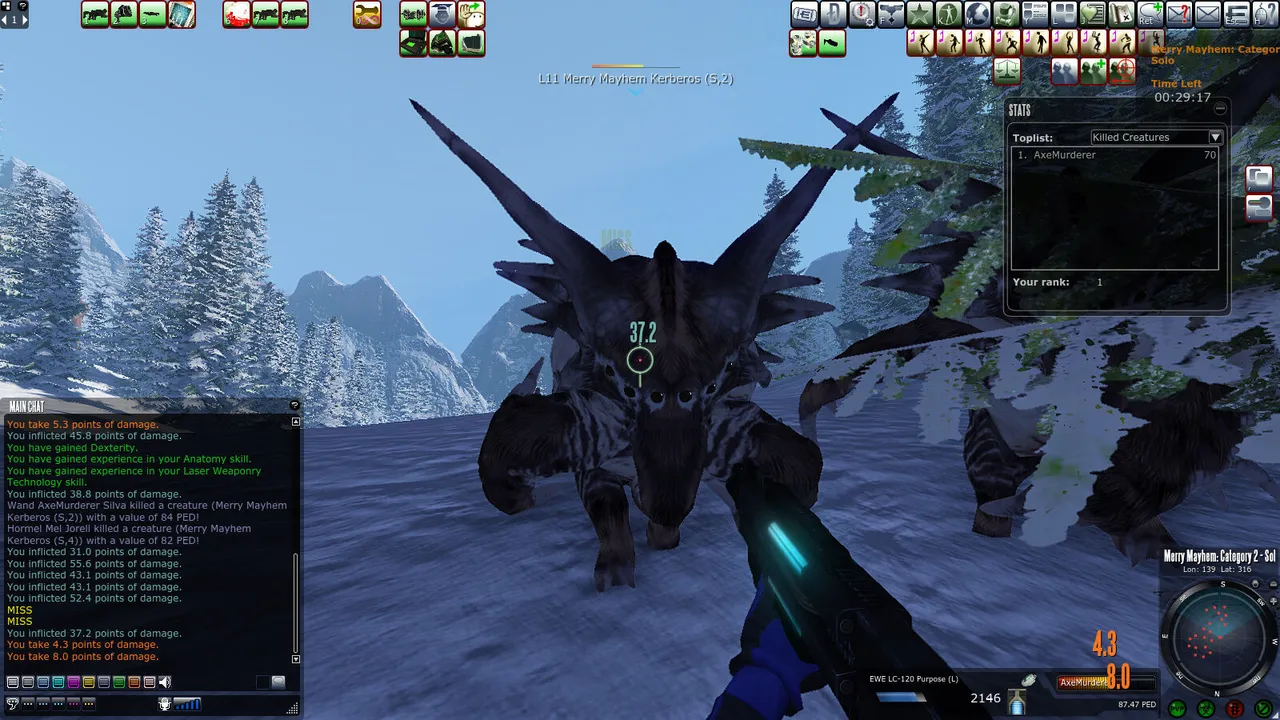Click the balance scales icon
Screen dimensions: 1280x720
tap(1006, 70)
